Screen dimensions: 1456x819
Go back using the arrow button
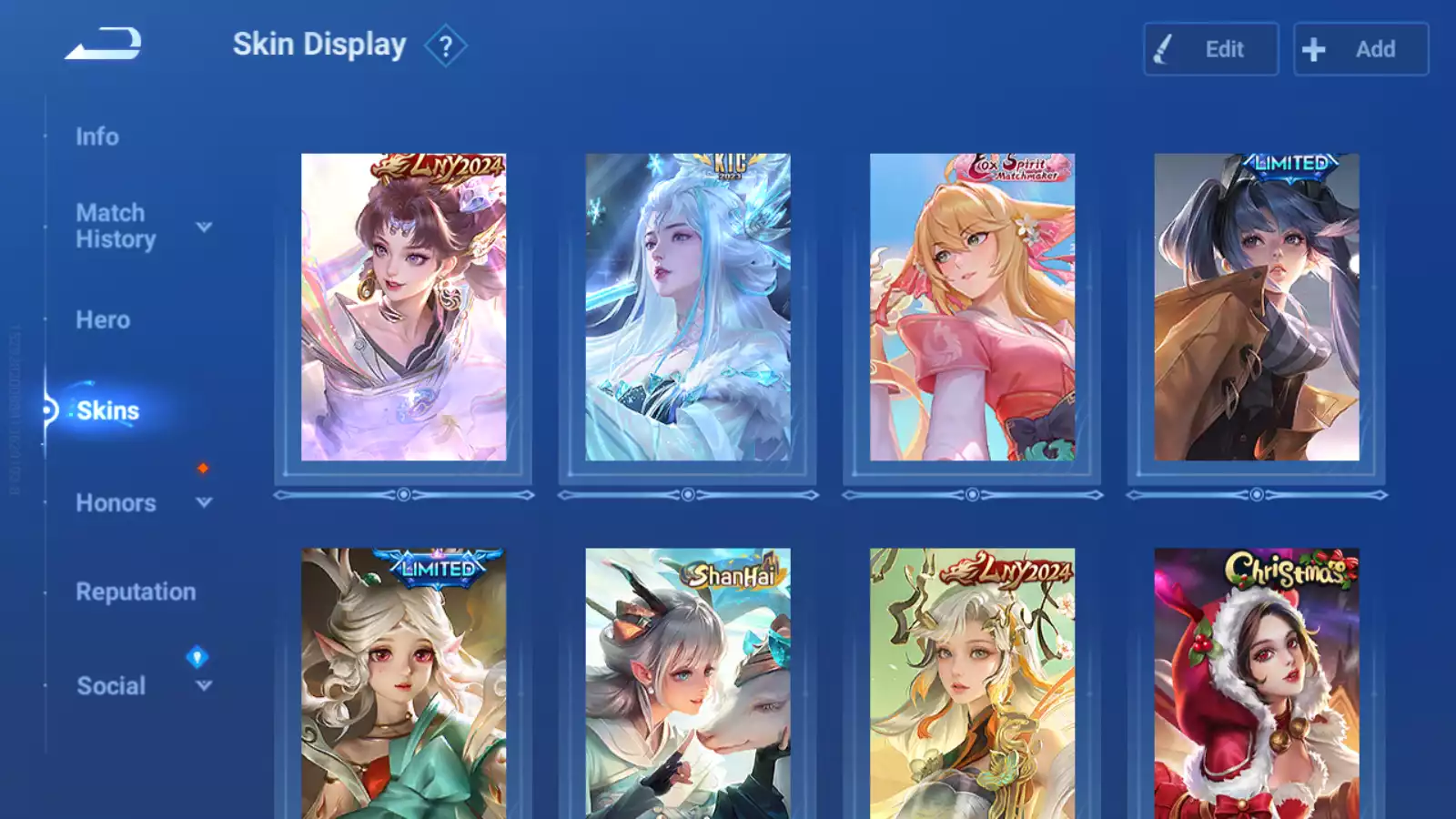(x=103, y=44)
